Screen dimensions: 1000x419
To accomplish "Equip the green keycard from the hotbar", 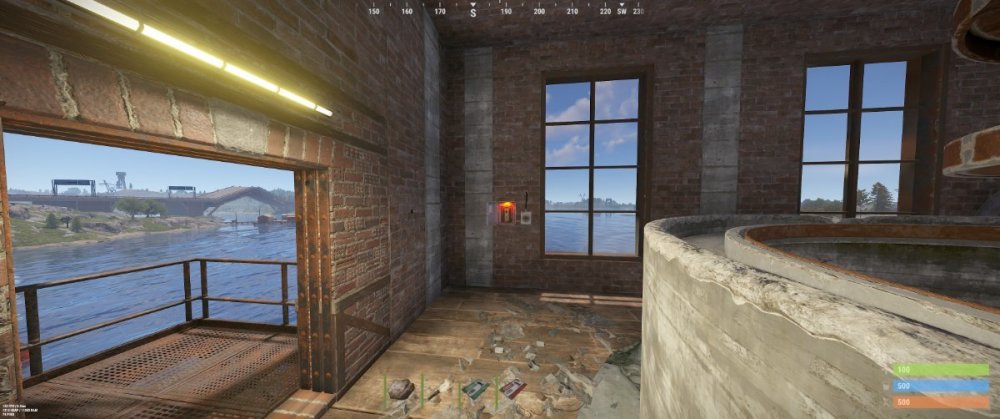I will (x=476, y=389).
